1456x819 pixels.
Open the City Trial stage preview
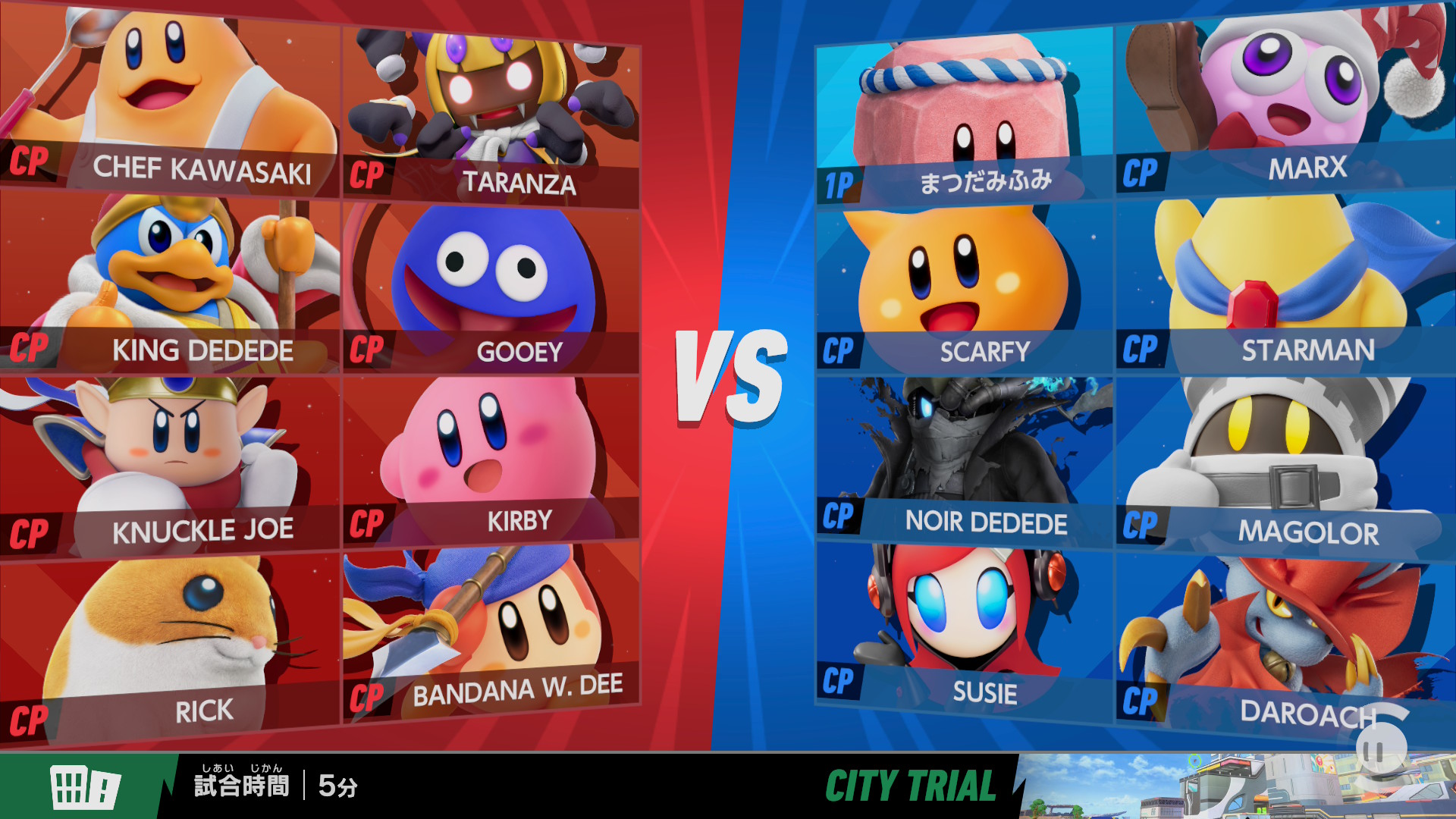[1236, 786]
